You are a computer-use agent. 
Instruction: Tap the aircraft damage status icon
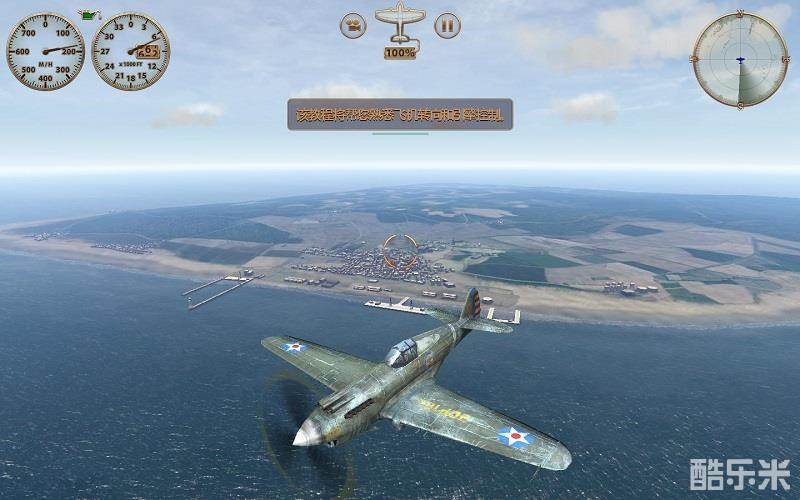(400, 22)
